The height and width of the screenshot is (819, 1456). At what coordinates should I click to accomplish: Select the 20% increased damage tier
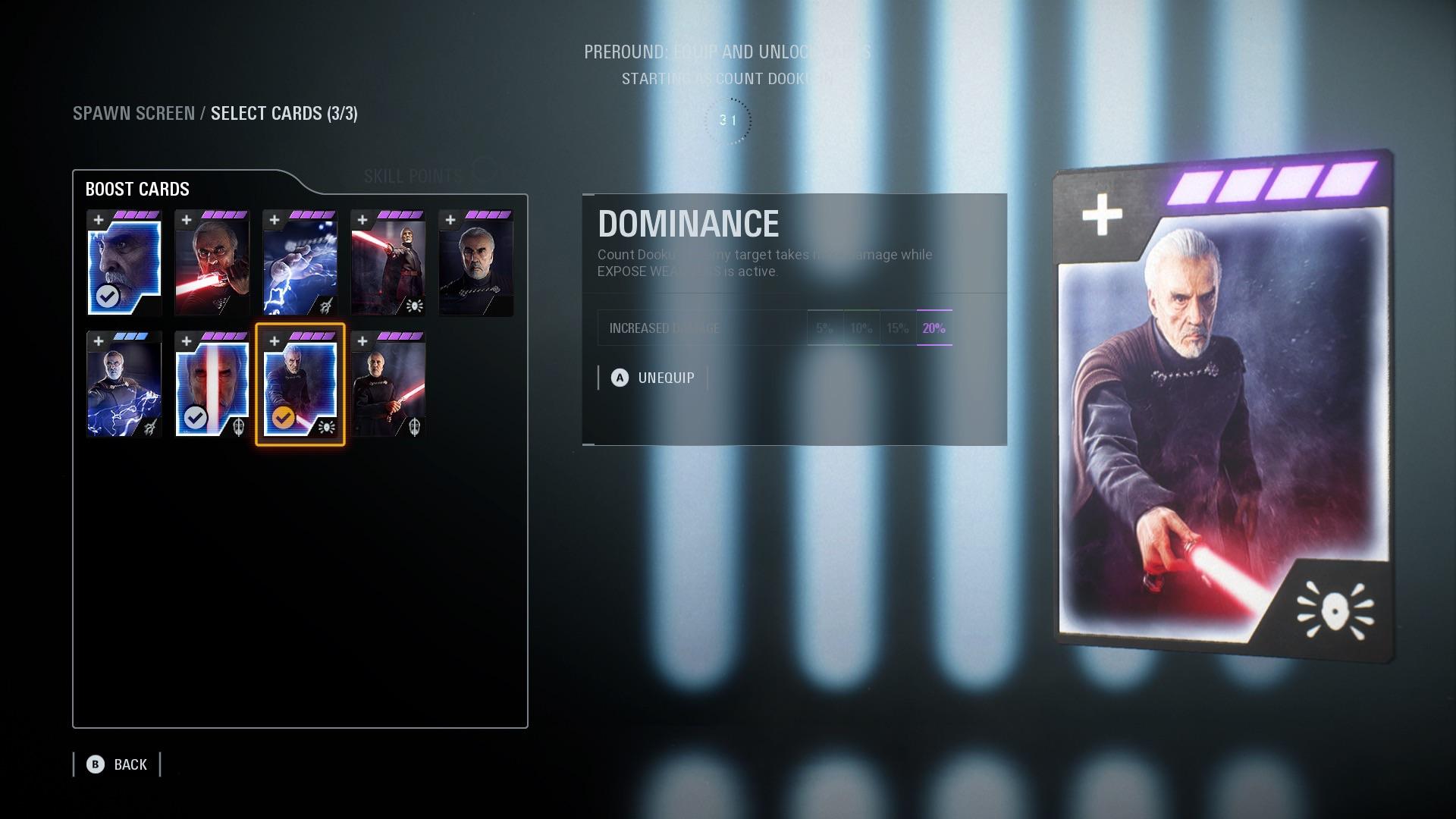(x=932, y=328)
